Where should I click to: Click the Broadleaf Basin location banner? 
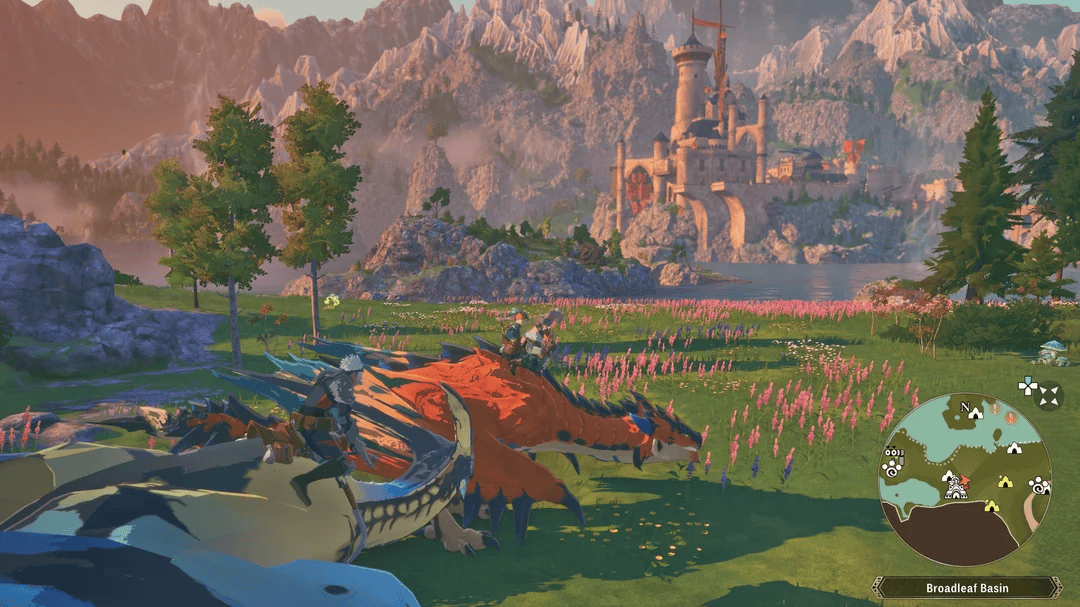966,587
